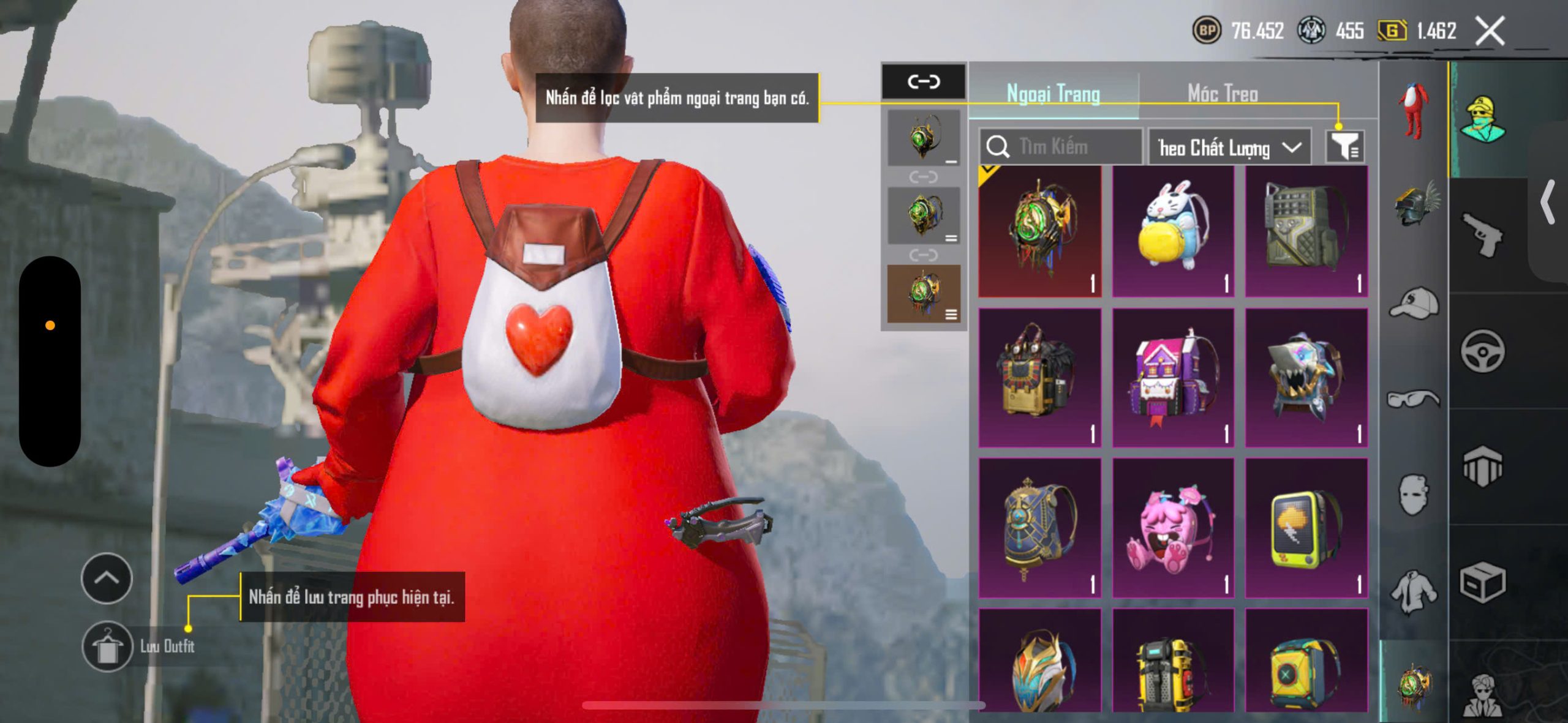
Task: Open the Theo Chất Lượng sort dropdown
Action: point(1229,148)
